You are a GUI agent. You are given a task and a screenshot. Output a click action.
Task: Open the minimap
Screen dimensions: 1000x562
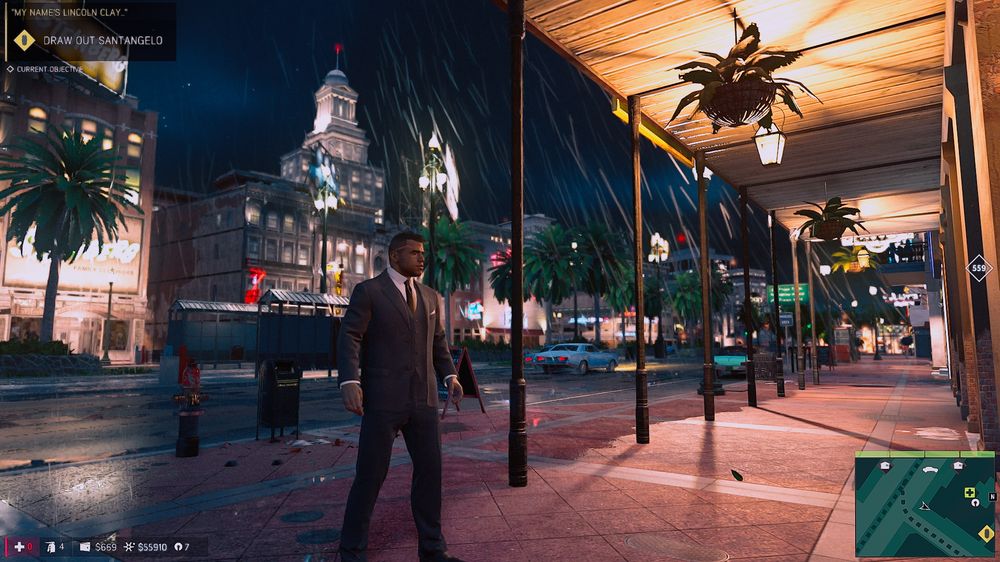pos(925,504)
